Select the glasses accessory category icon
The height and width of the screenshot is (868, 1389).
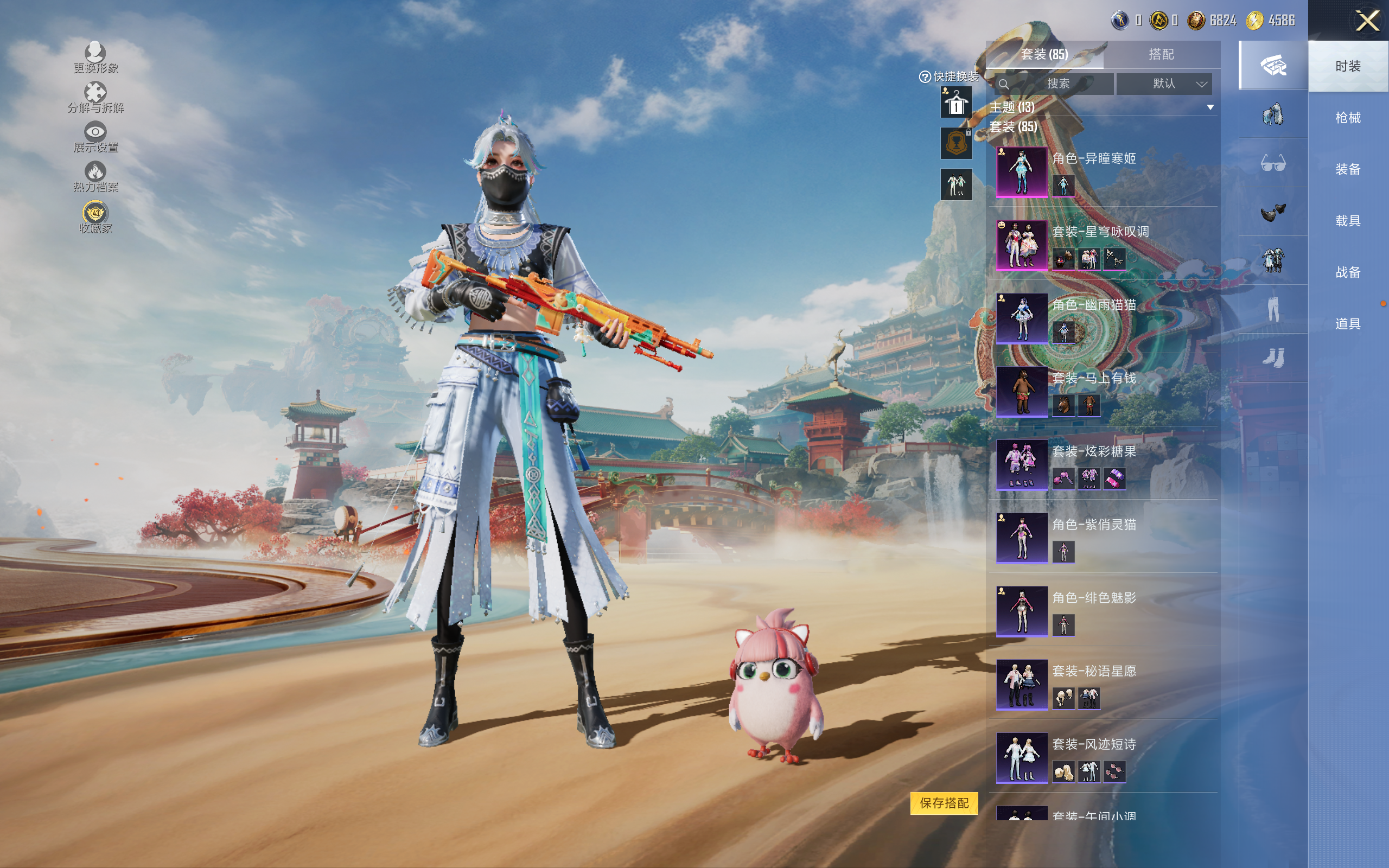coord(1272,164)
